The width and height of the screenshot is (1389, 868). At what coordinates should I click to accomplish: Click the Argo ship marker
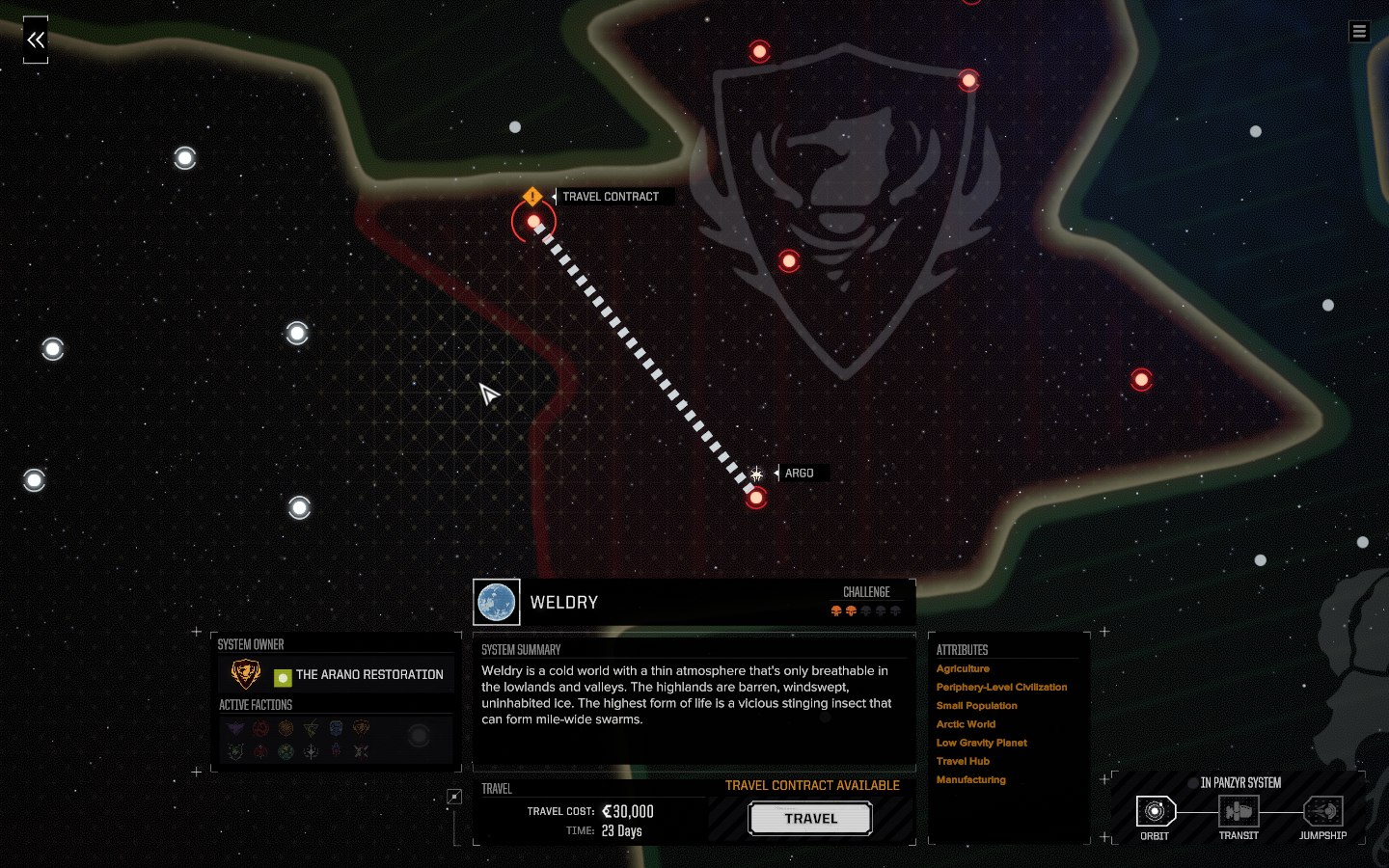[x=756, y=474]
